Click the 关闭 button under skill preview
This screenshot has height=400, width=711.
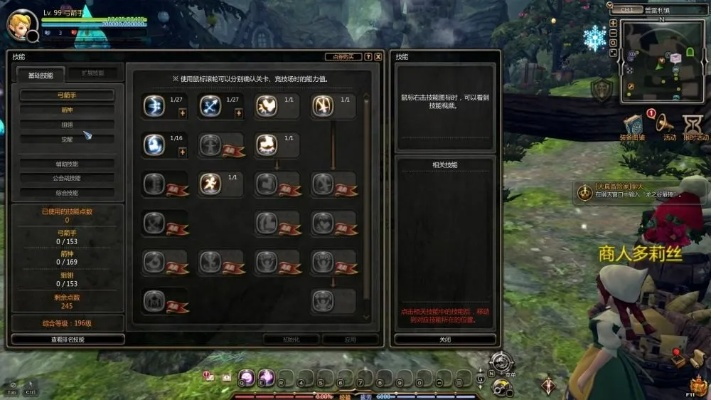click(x=444, y=339)
